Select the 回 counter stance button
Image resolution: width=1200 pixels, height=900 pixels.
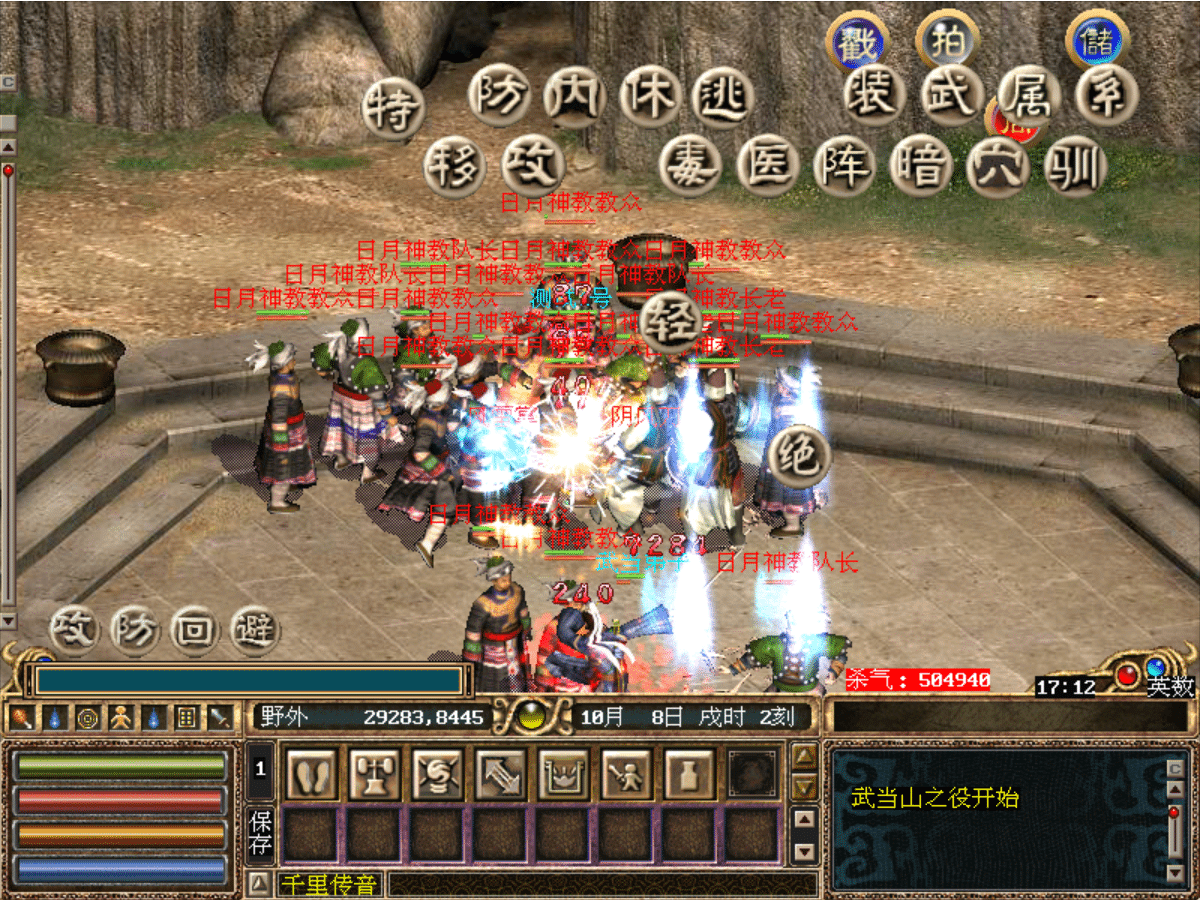194,629
